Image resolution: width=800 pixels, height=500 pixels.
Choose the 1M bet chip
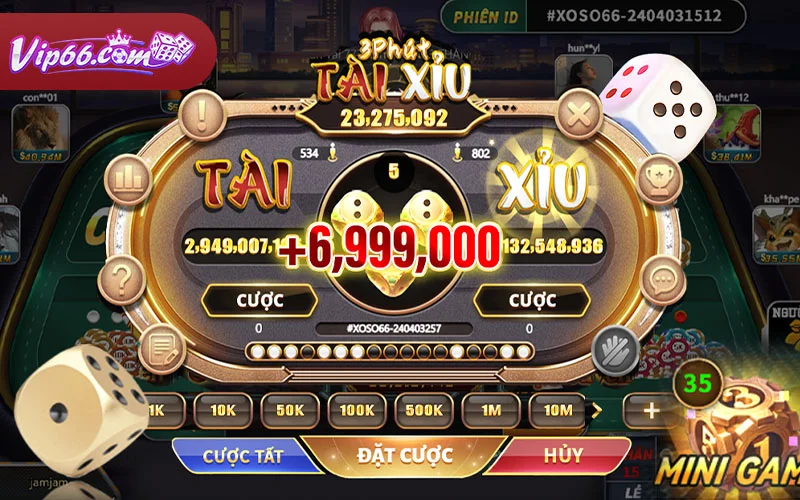click(x=491, y=409)
